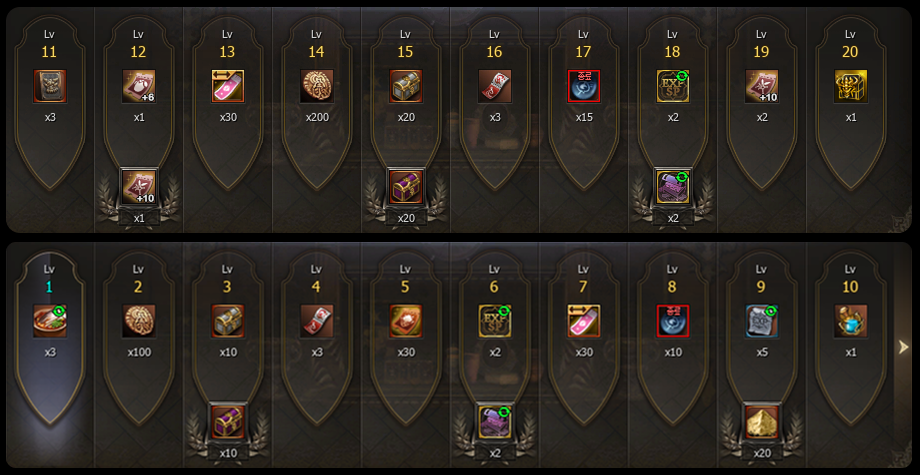This screenshot has width=920, height=475.
Task: Select the Lv 1 food bowl reward
Action: (49, 321)
